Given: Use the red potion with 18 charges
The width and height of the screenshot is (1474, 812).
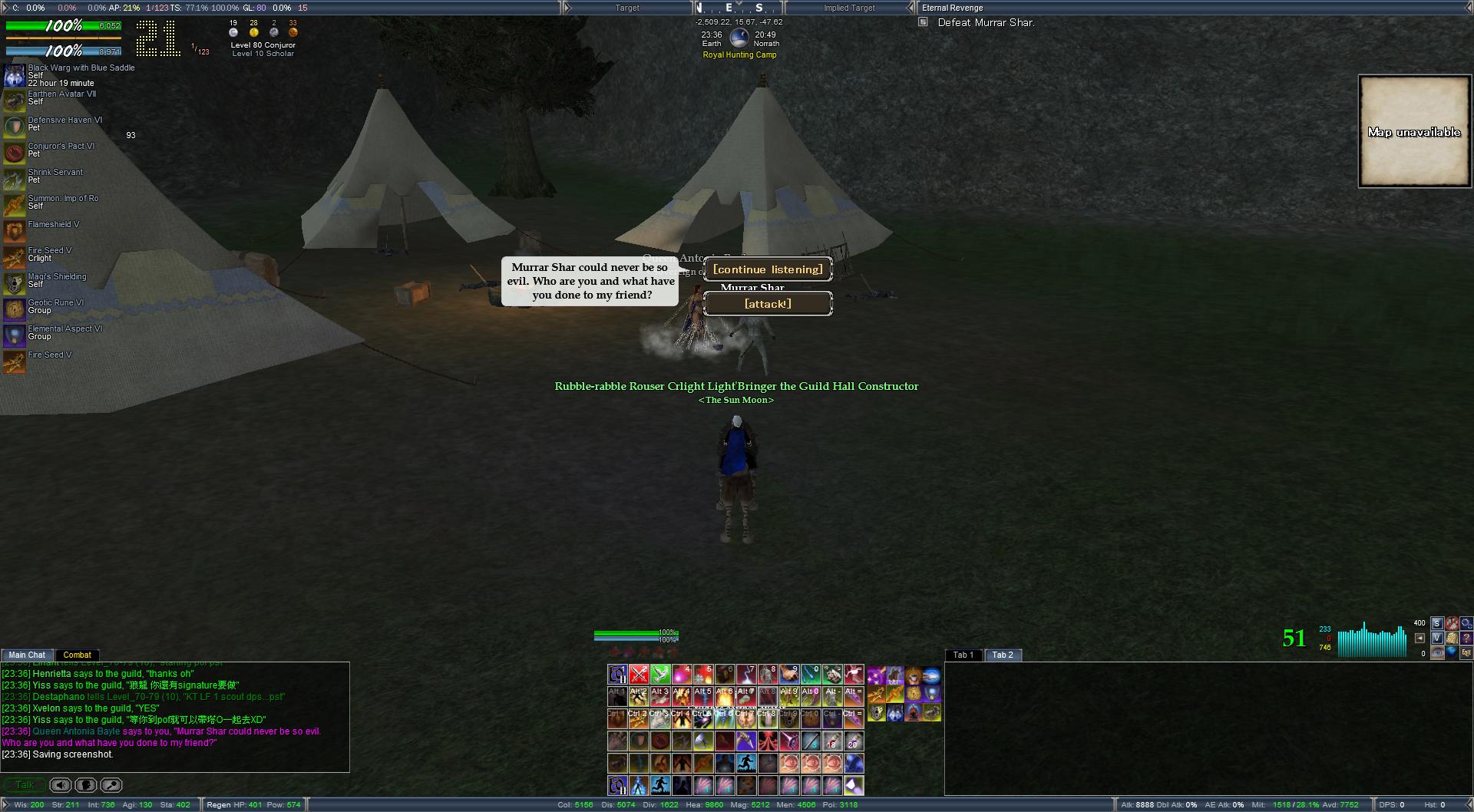Looking at the screenshot, I should pyautogui.click(x=832, y=741).
